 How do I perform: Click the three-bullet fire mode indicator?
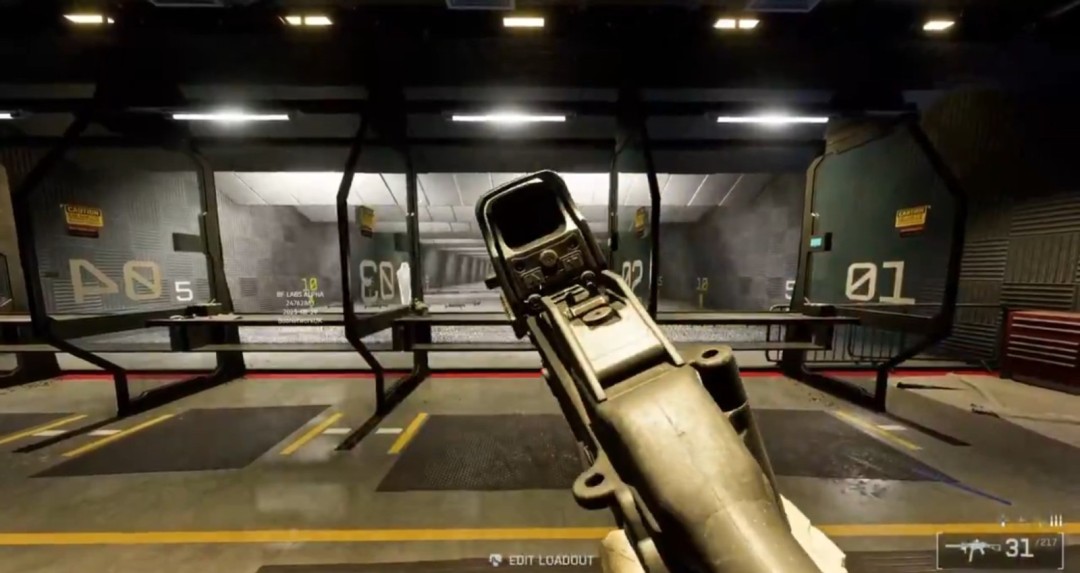coord(1055,521)
